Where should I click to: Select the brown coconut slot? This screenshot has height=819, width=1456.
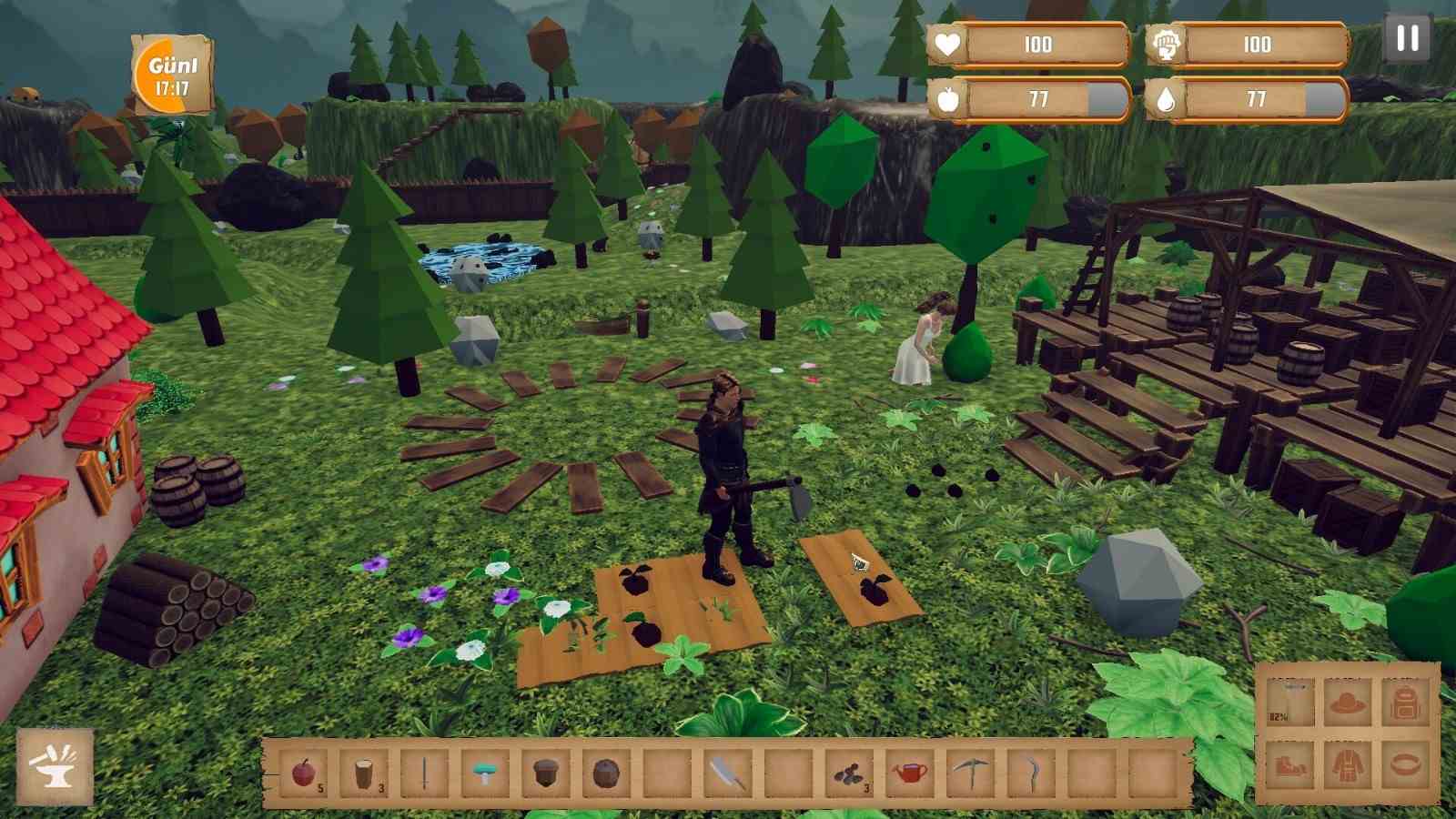pos(605,773)
